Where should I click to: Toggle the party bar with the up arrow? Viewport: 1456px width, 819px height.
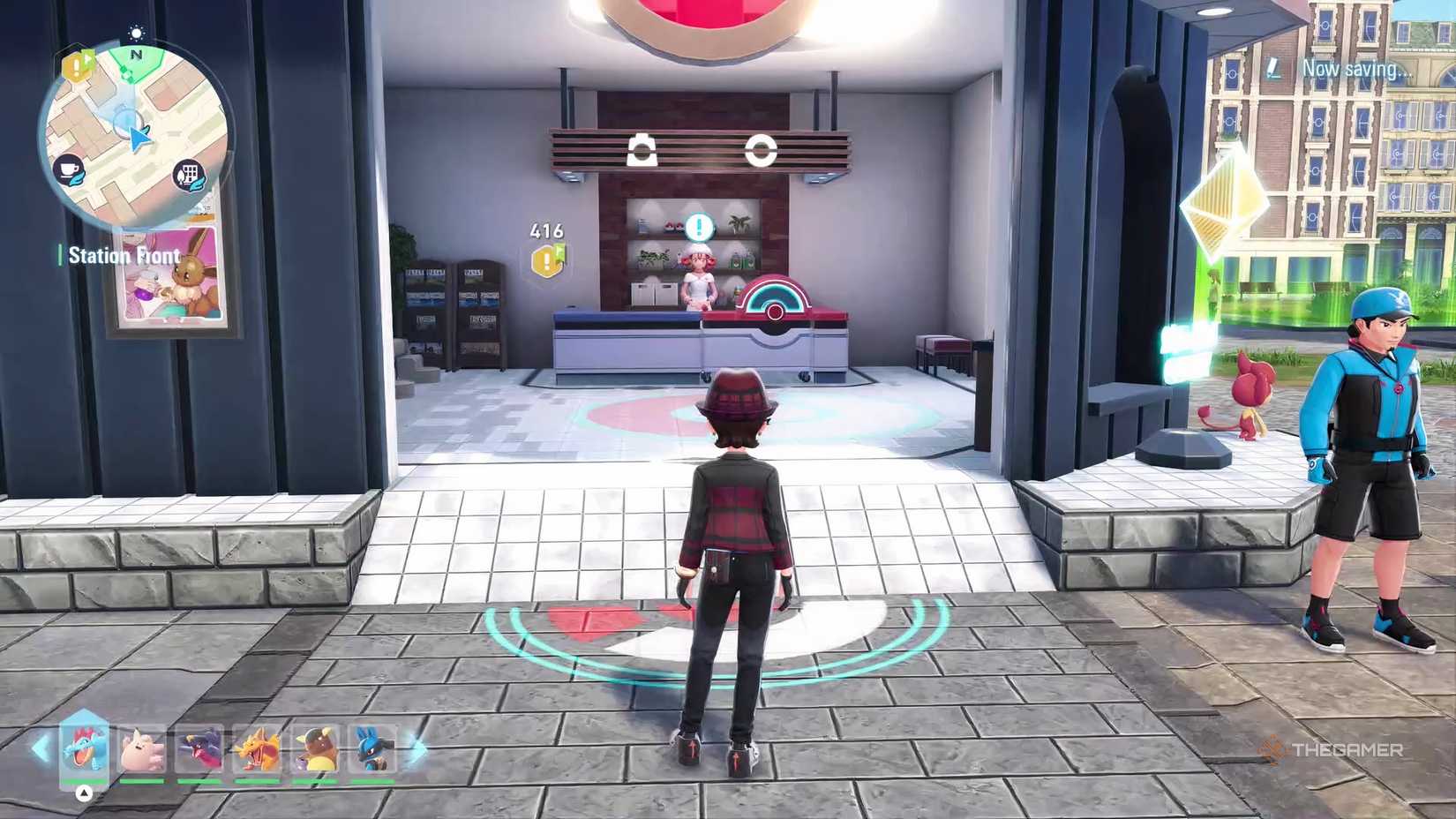click(84, 792)
